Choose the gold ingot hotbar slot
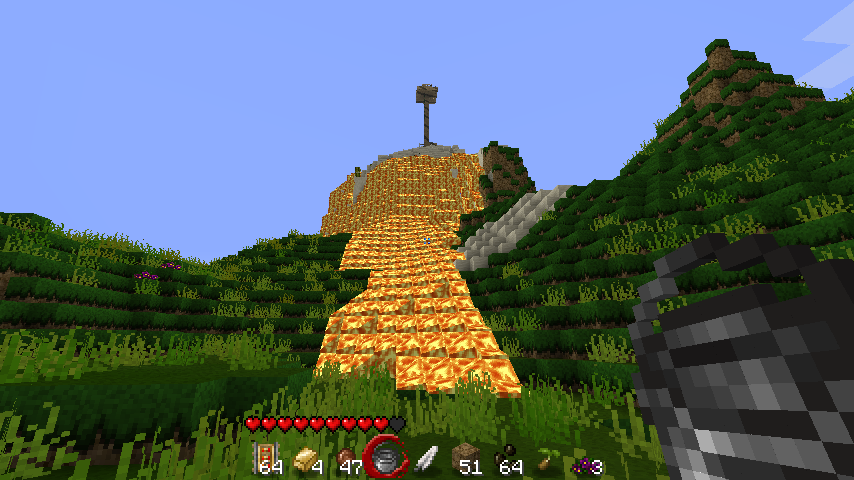The image size is (854, 480). (307, 459)
